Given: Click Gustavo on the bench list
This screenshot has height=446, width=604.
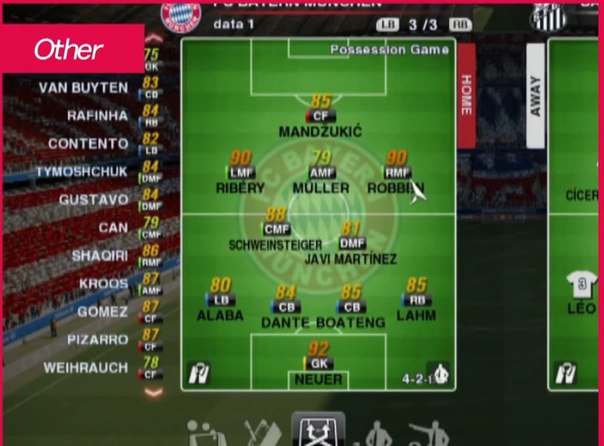Looking at the screenshot, I should click(x=96, y=200).
